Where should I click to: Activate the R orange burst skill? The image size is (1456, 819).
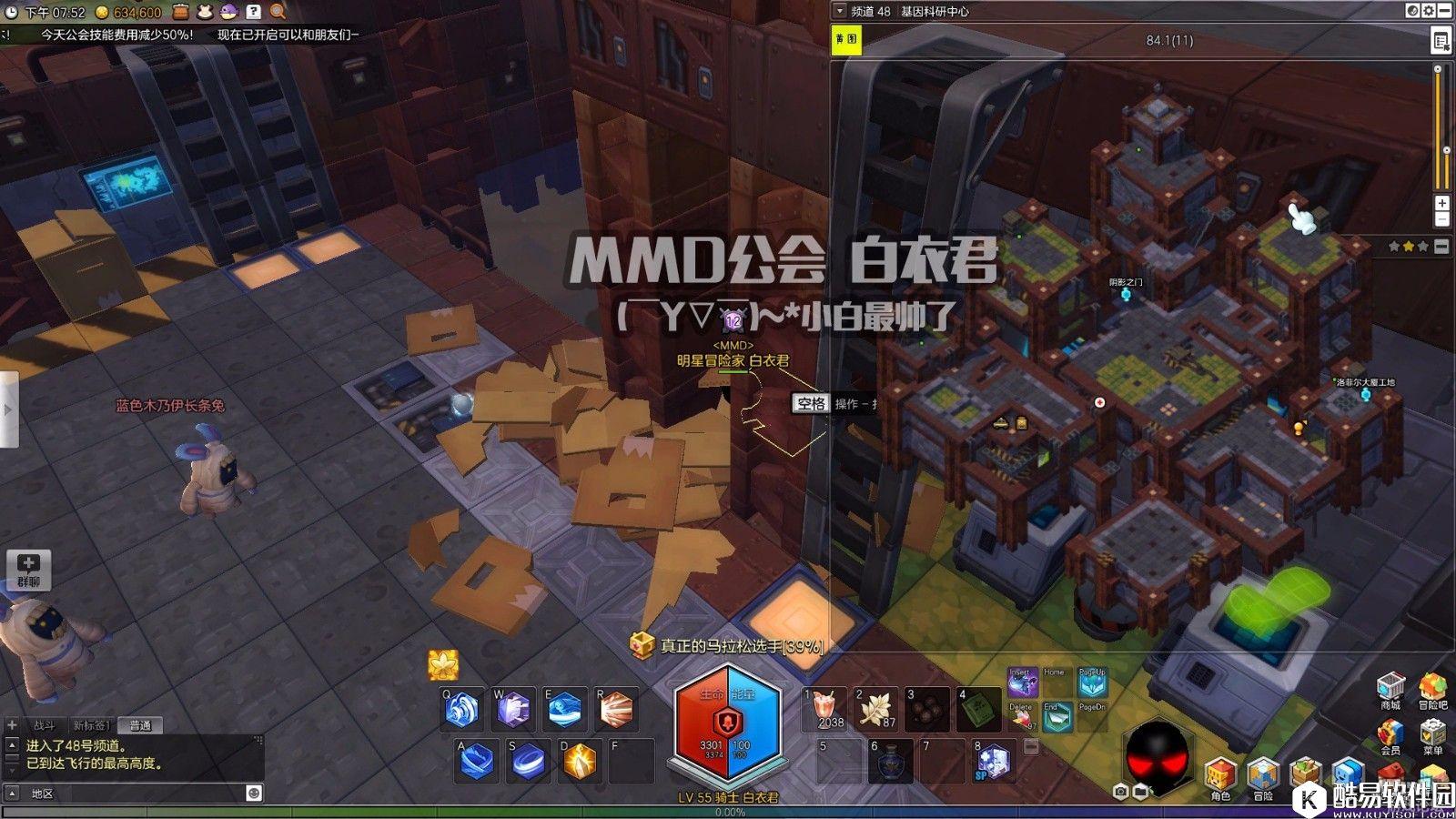616,710
